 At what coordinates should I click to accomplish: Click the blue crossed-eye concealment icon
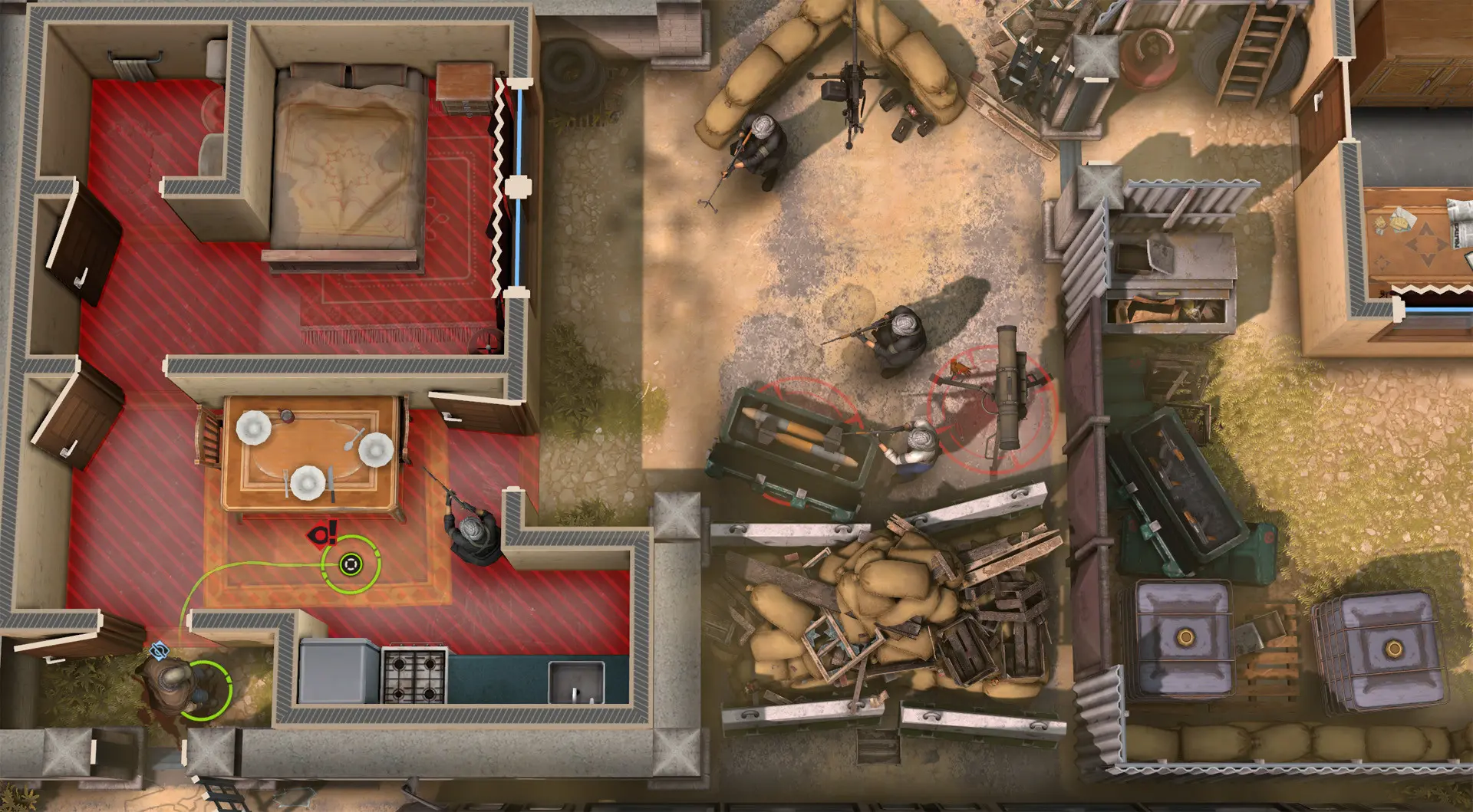click(159, 651)
